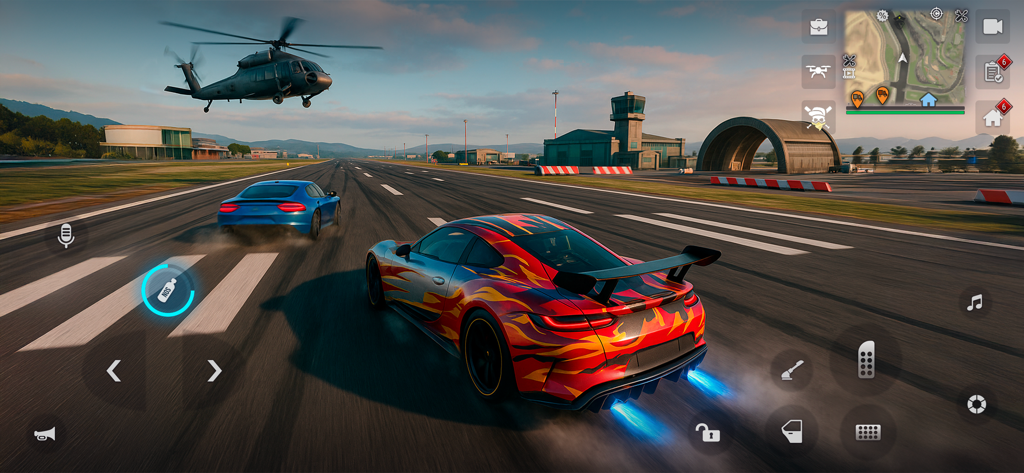Open the briefcase inventory icon
Image resolution: width=1024 pixels, height=473 pixels.
coord(818,28)
